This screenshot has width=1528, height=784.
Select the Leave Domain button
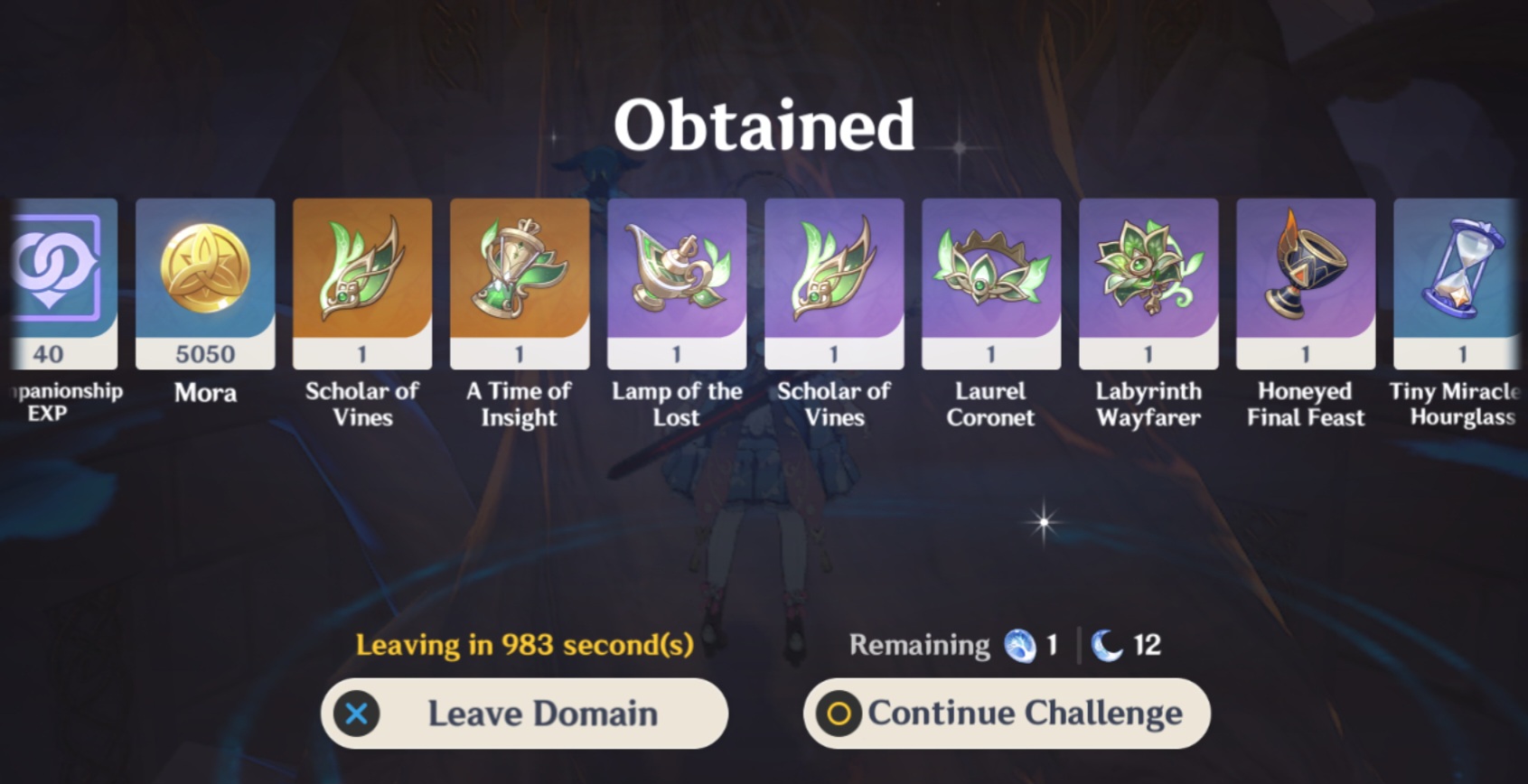tap(524, 713)
